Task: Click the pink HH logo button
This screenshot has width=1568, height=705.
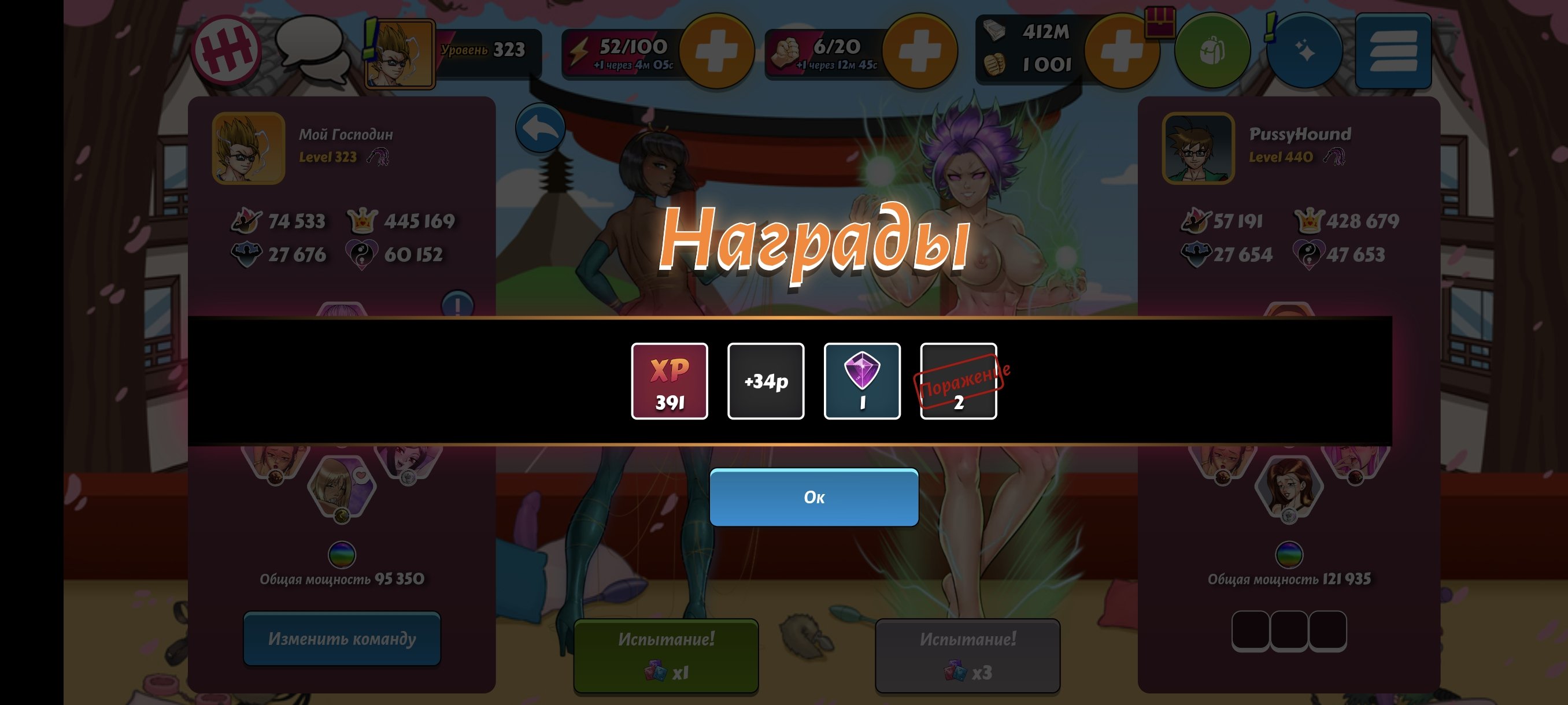Action: coord(227,50)
